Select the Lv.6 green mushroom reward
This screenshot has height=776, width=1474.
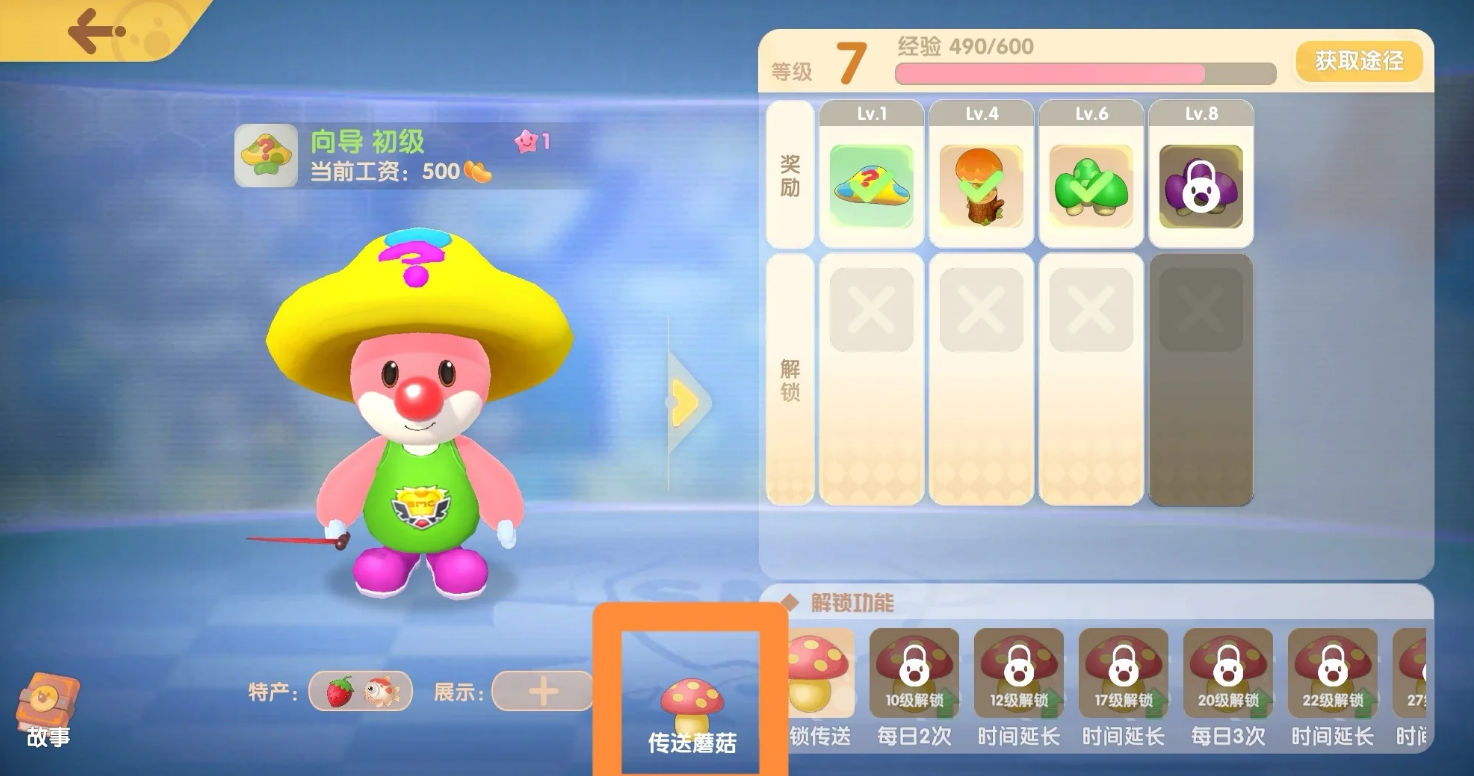click(x=1090, y=185)
